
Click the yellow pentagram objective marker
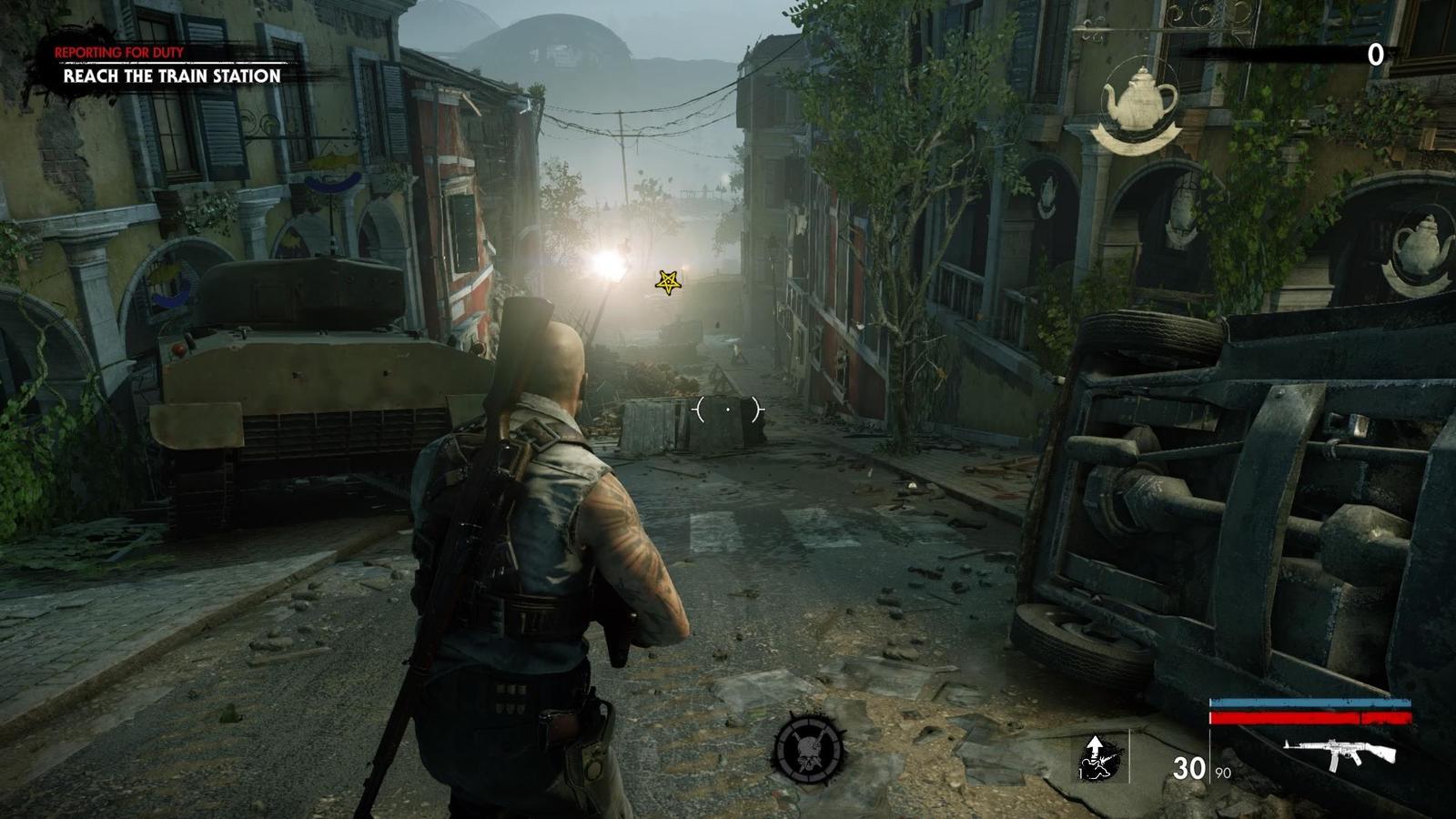[x=669, y=283]
